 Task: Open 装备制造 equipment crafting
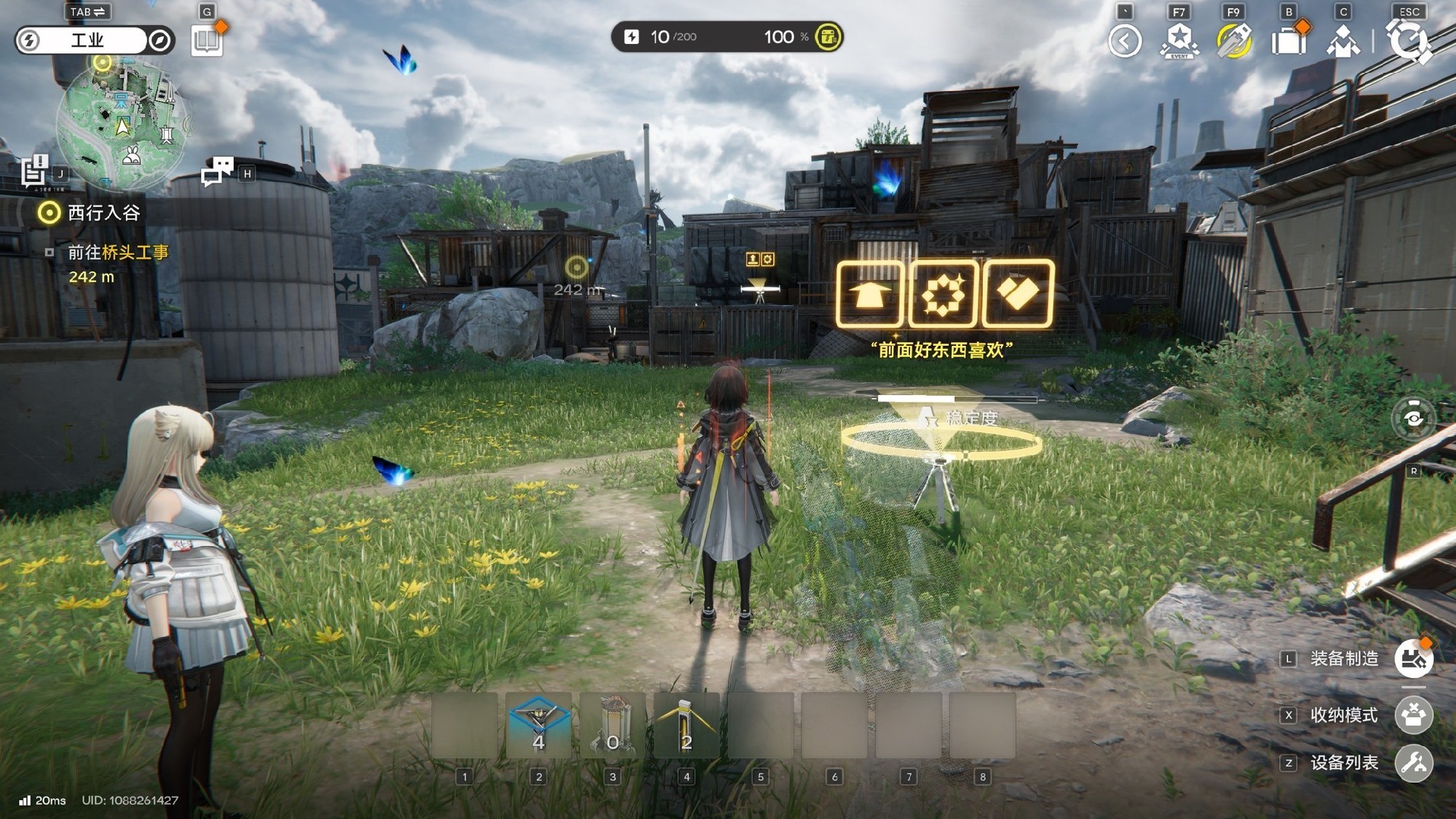click(x=1414, y=658)
